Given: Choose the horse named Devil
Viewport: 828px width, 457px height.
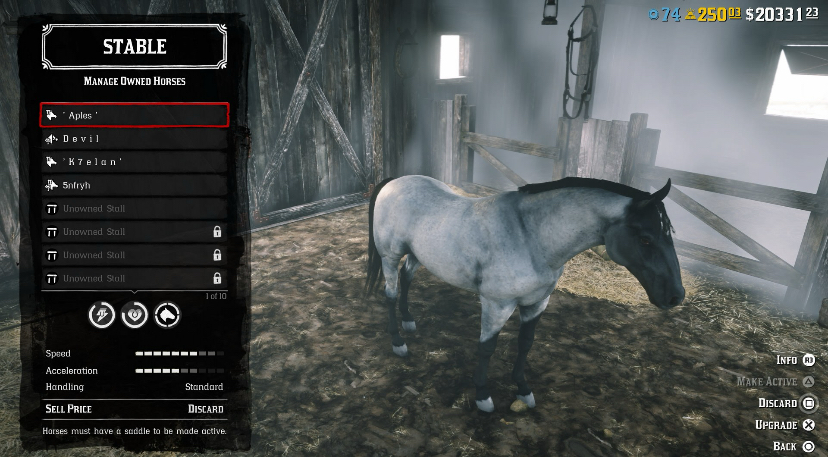Looking at the screenshot, I should coord(134,139).
